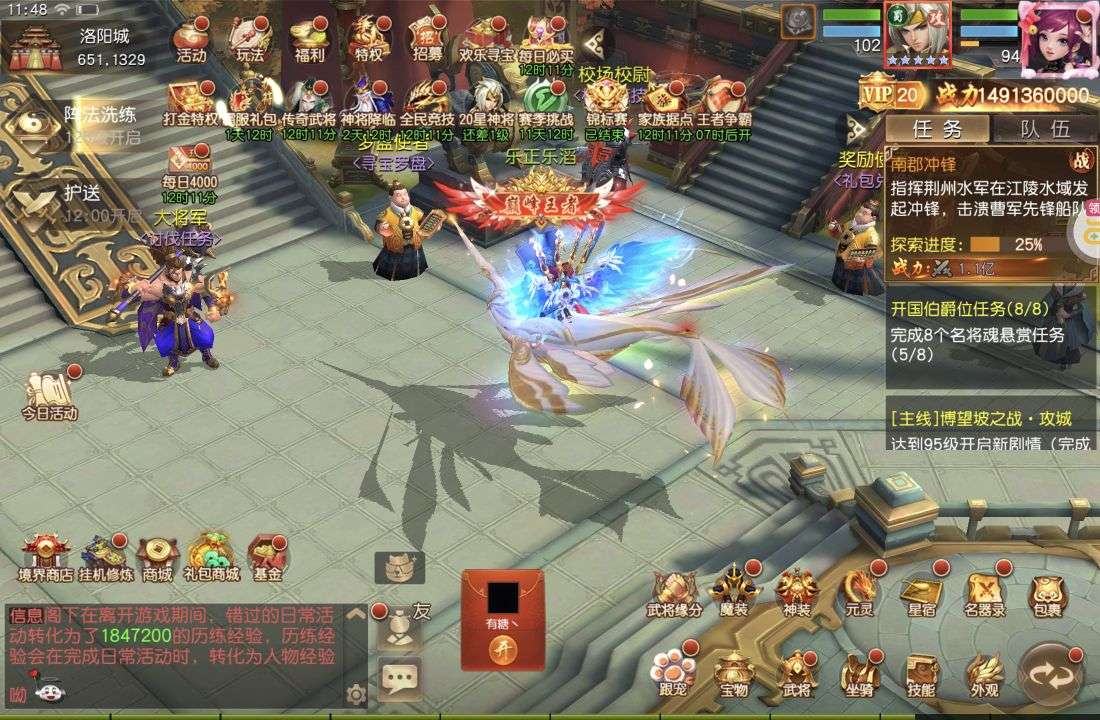1100x720 pixels.
Task: Open the 护送 escort activity
Action: coord(70,200)
